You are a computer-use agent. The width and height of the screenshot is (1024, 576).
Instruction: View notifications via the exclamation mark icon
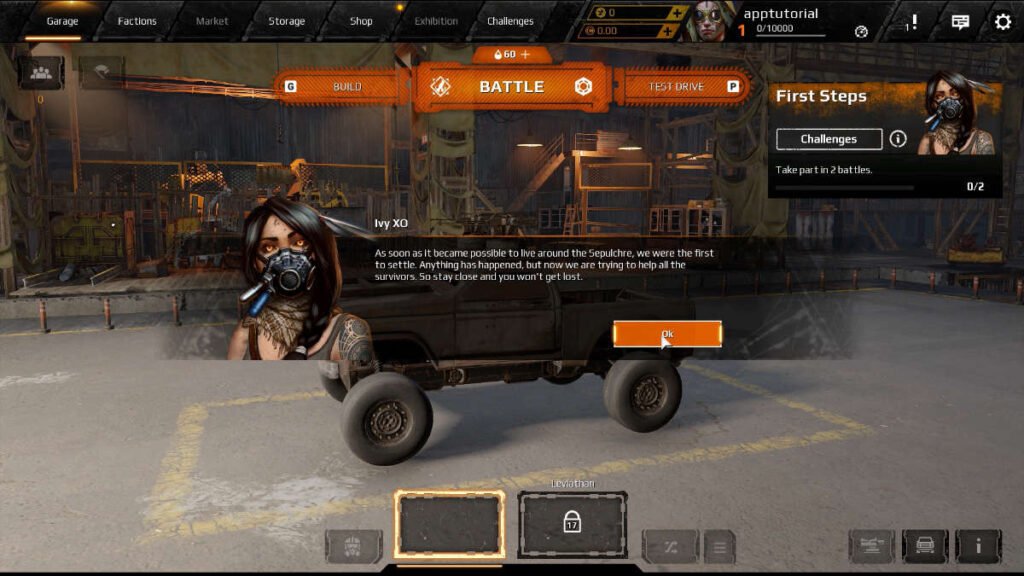click(x=912, y=21)
